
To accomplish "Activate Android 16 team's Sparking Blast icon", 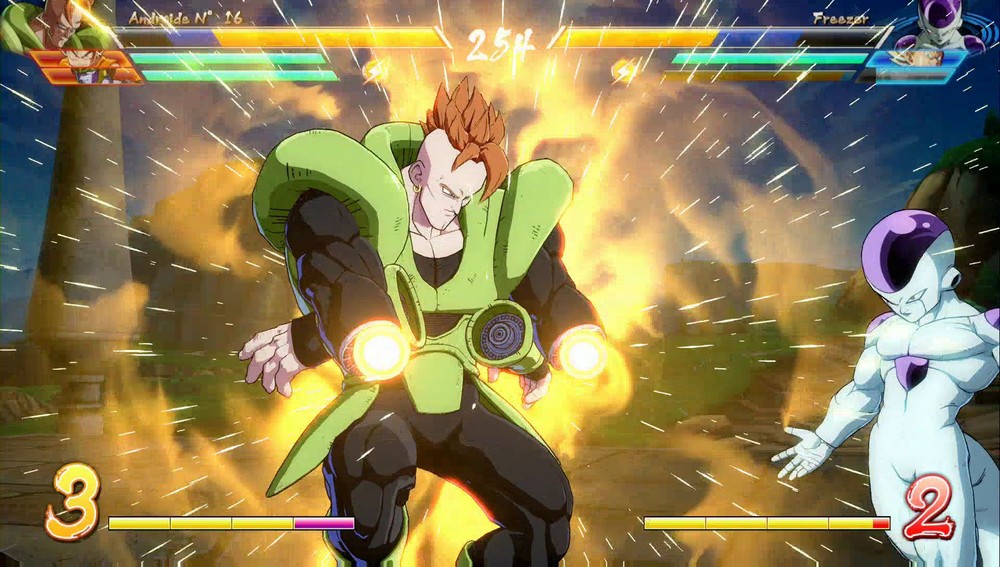I will tap(373, 69).
